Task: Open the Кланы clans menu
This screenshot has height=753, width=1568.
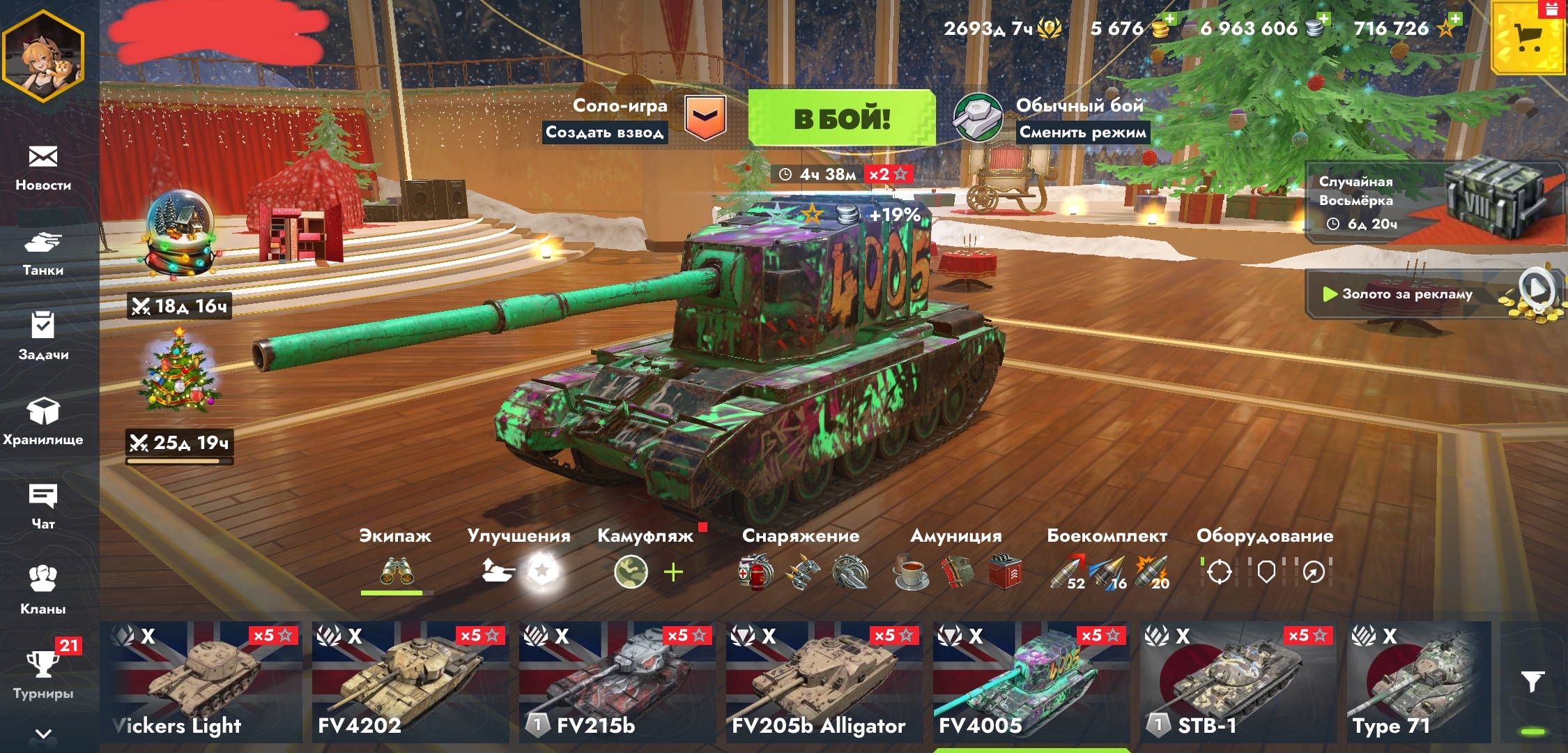Action: (x=43, y=589)
